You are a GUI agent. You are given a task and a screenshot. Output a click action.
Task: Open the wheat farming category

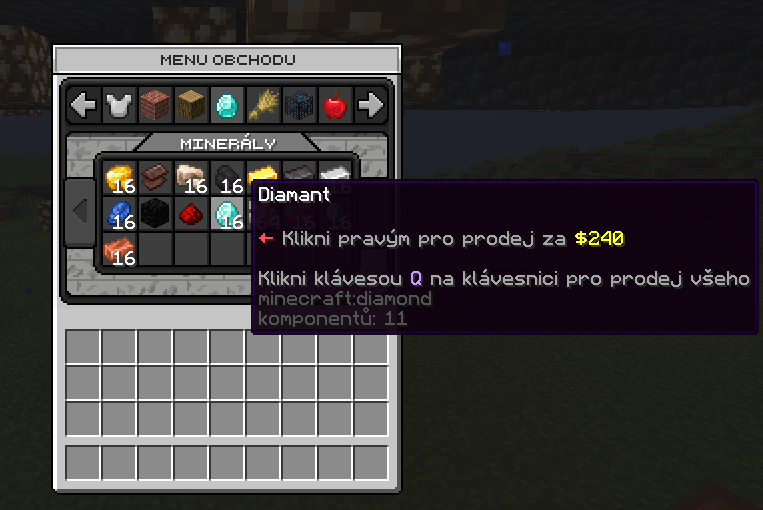(x=263, y=104)
